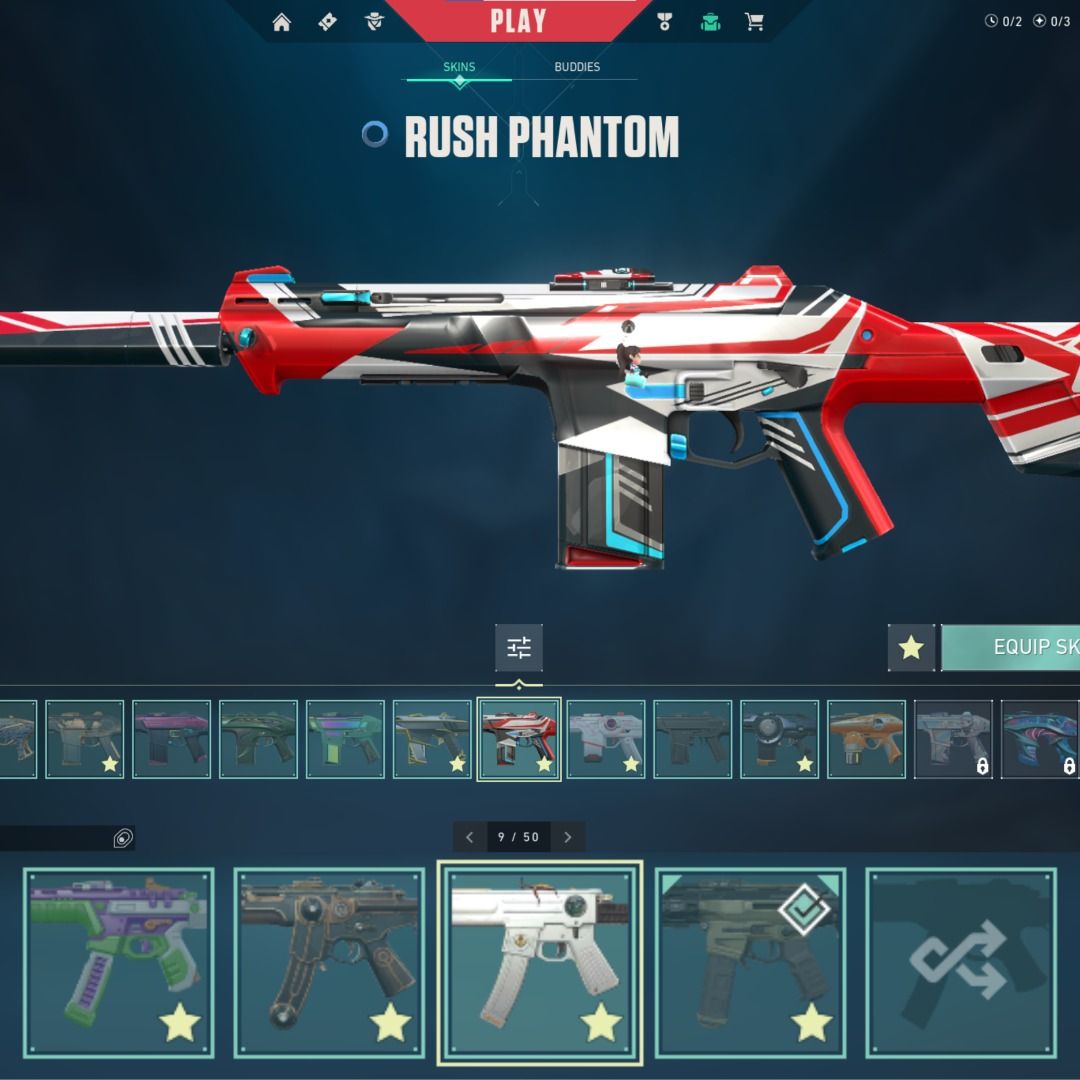Open the store shopping cart

pos(755,22)
